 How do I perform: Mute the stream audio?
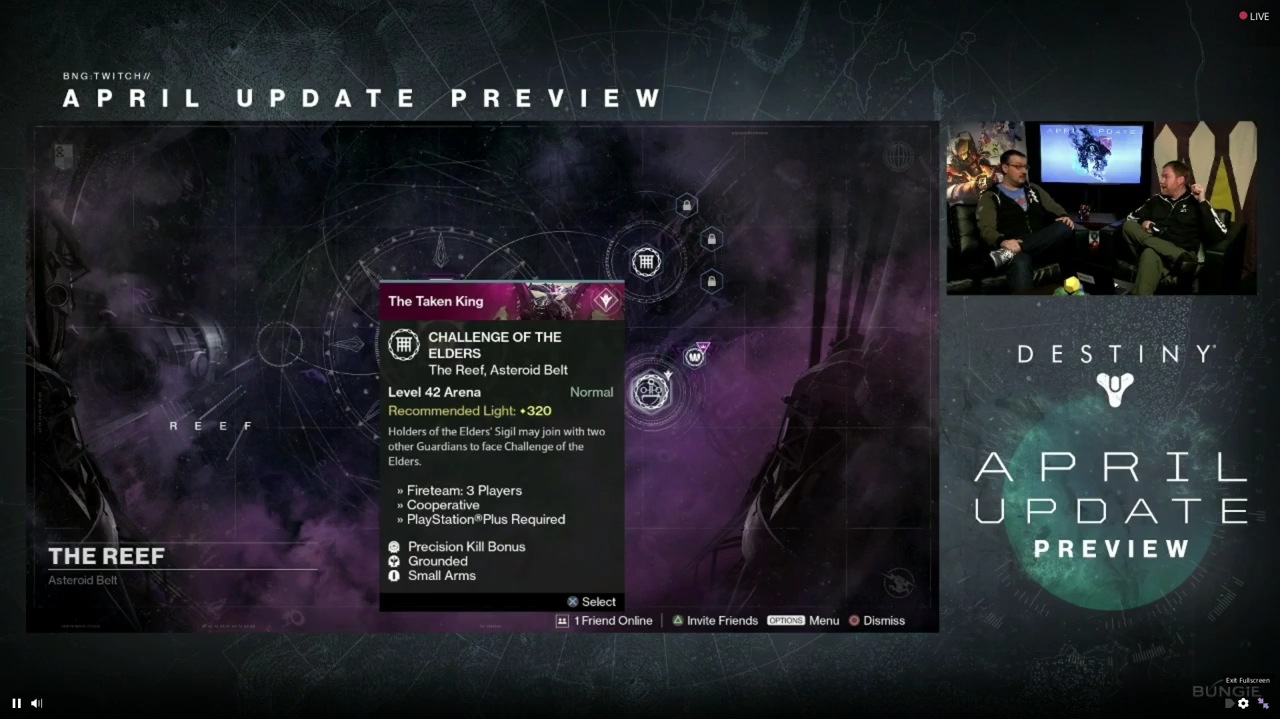pyautogui.click(x=36, y=703)
